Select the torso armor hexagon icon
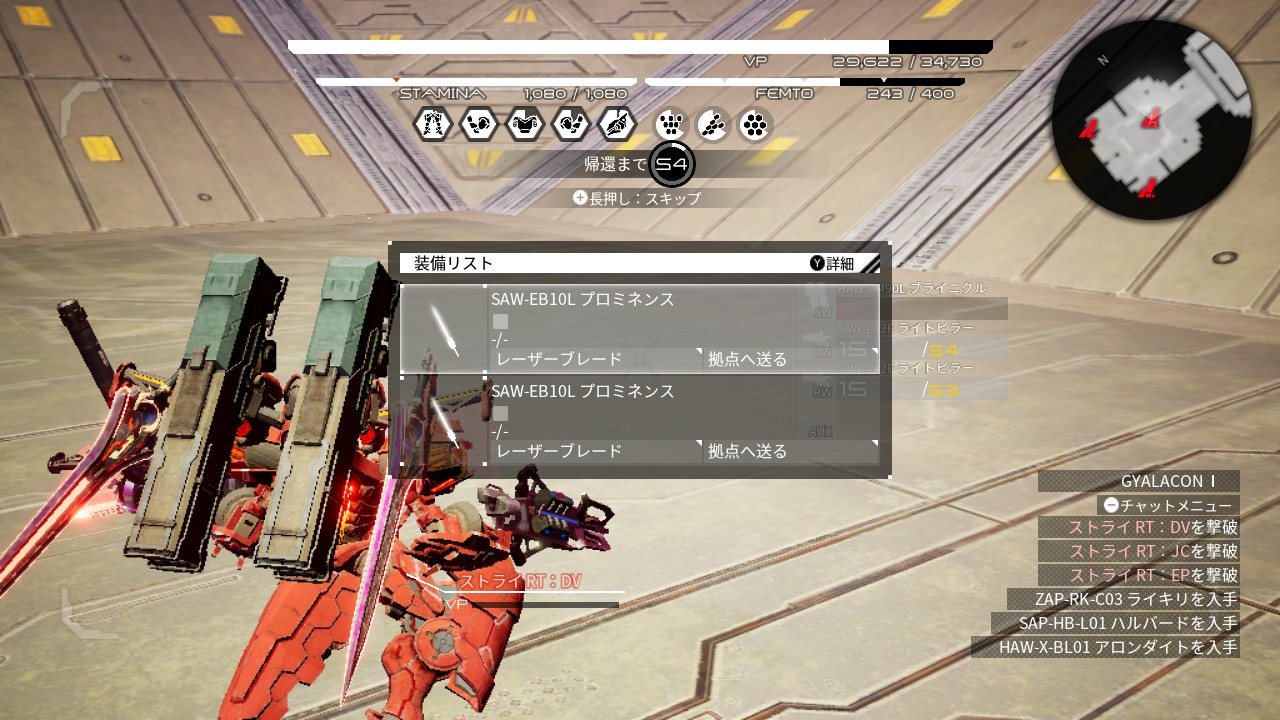 pyautogui.click(x=524, y=123)
